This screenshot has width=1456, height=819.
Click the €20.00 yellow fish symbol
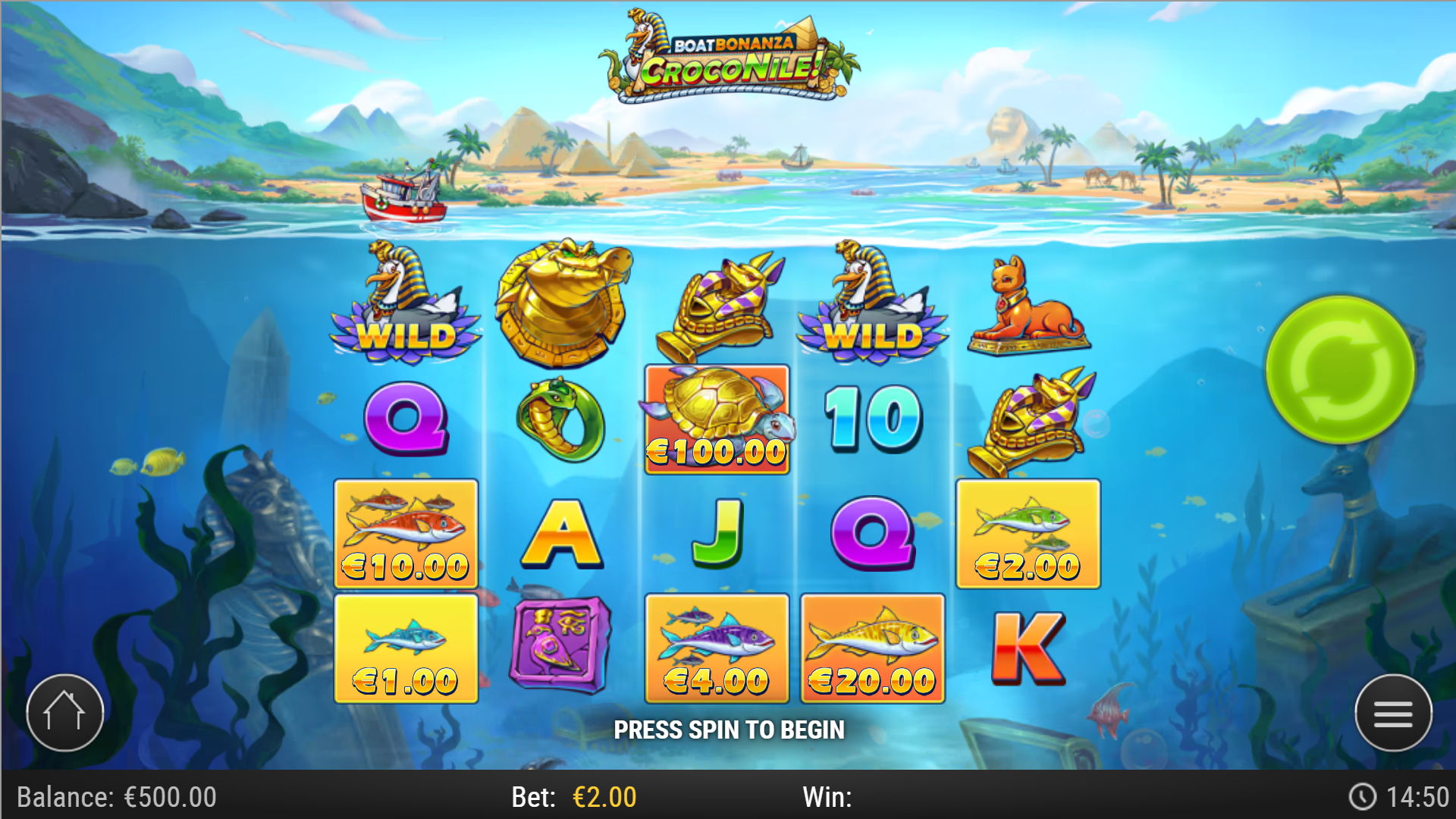tap(872, 648)
